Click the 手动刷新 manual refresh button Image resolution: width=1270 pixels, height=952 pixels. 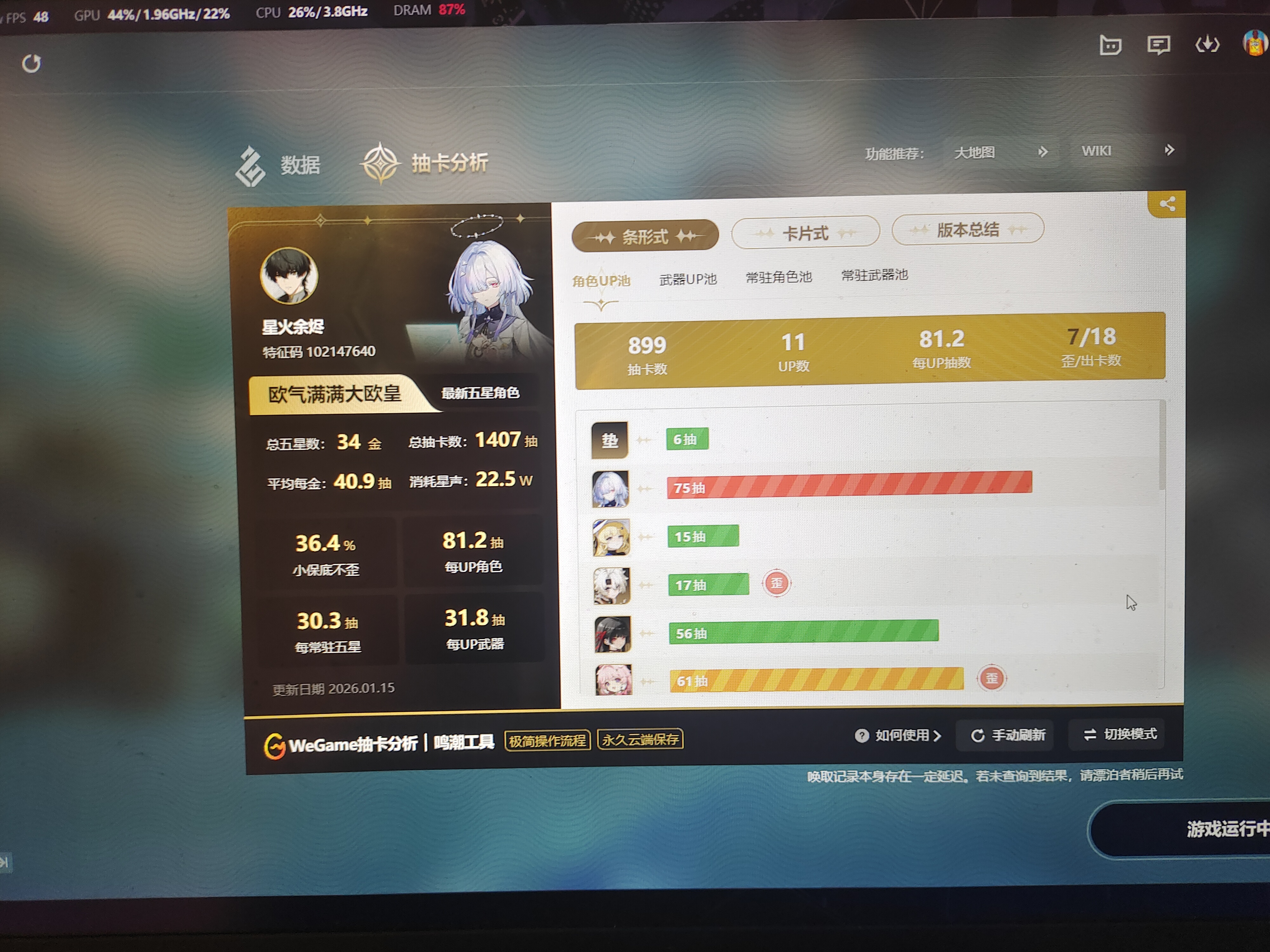[x=1008, y=735]
